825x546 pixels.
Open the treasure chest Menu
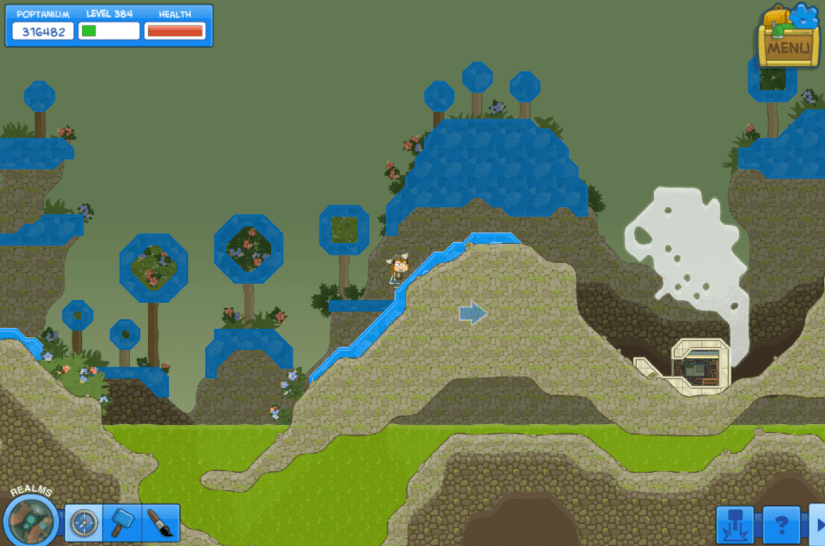[x=788, y=40]
